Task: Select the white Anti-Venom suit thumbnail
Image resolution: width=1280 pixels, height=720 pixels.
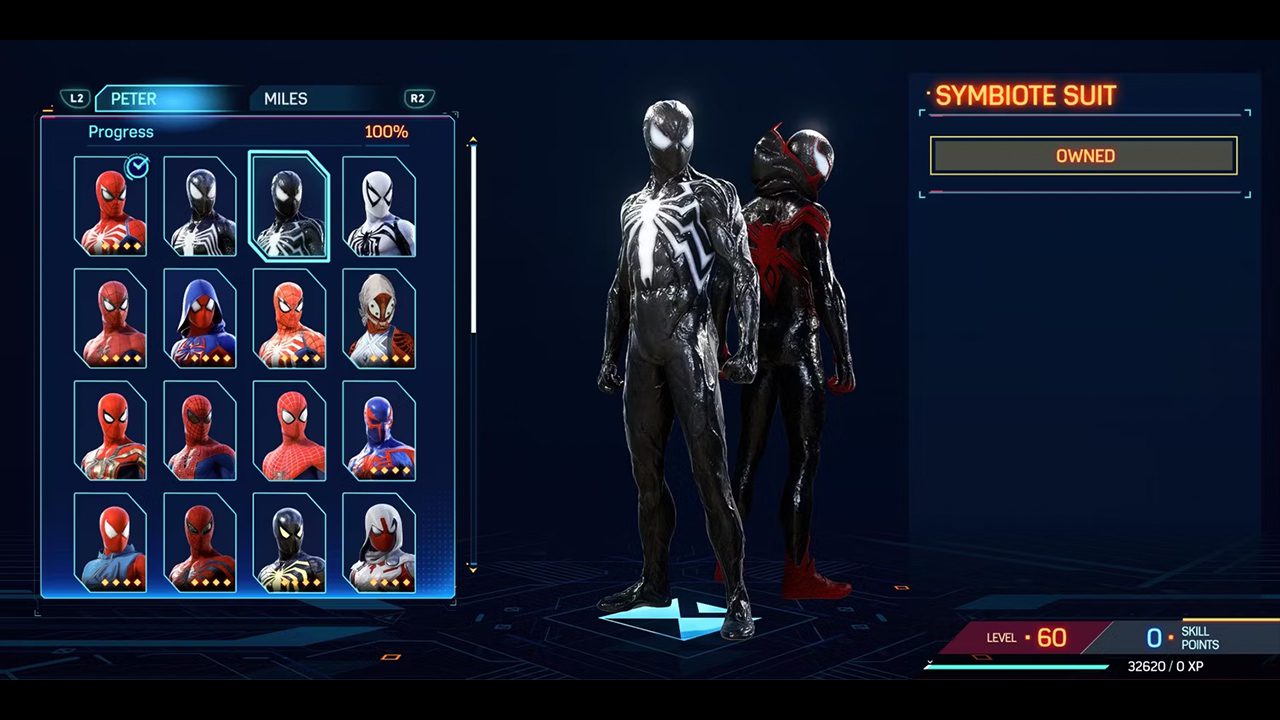Action: (x=379, y=206)
